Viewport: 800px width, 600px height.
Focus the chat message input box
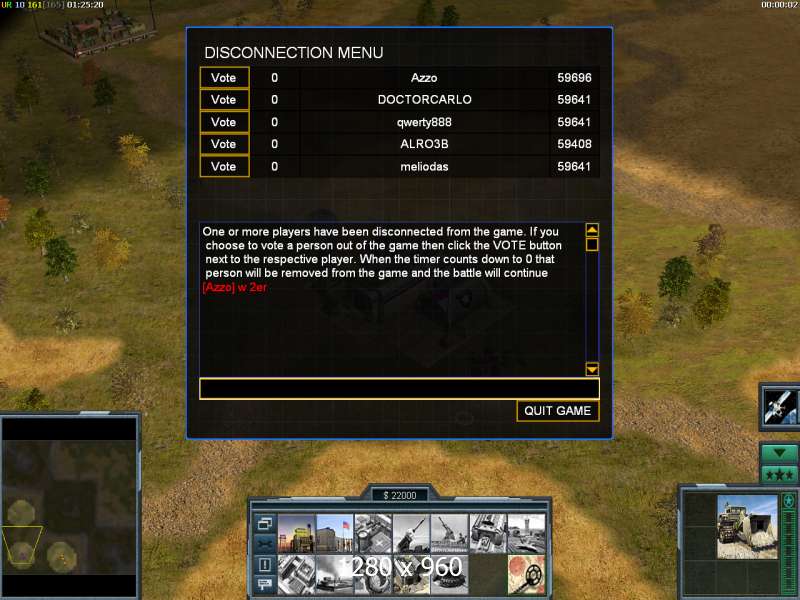click(399, 389)
